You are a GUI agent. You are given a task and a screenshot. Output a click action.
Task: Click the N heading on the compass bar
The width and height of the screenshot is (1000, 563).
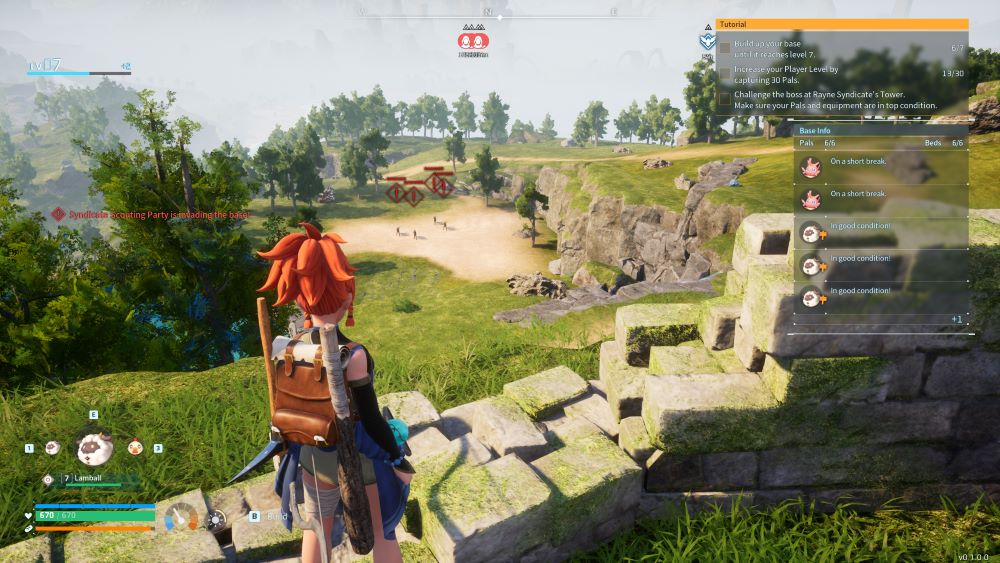487,12
